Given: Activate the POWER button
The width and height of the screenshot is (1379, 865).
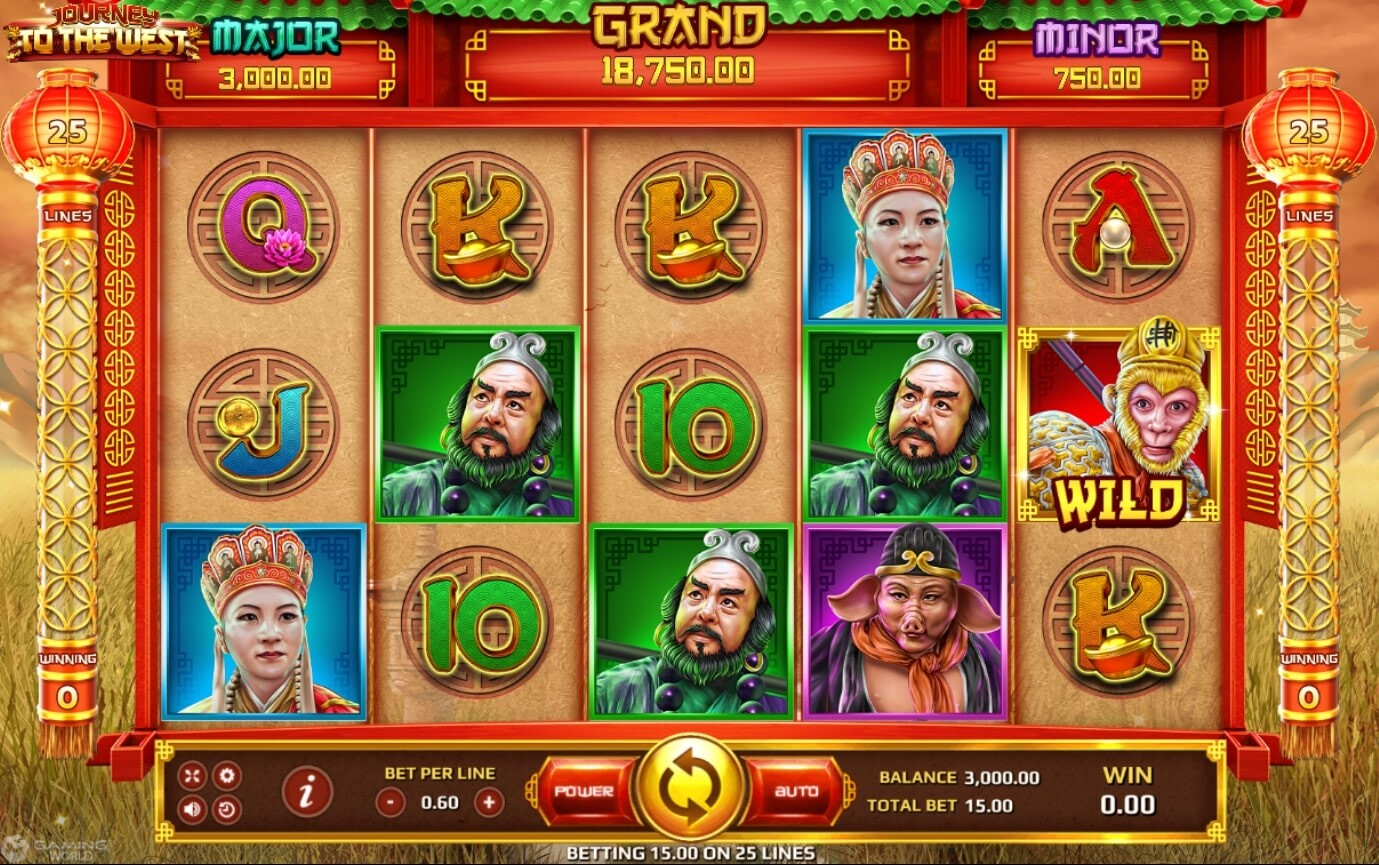Looking at the screenshot, I should [x=585, y=791].
